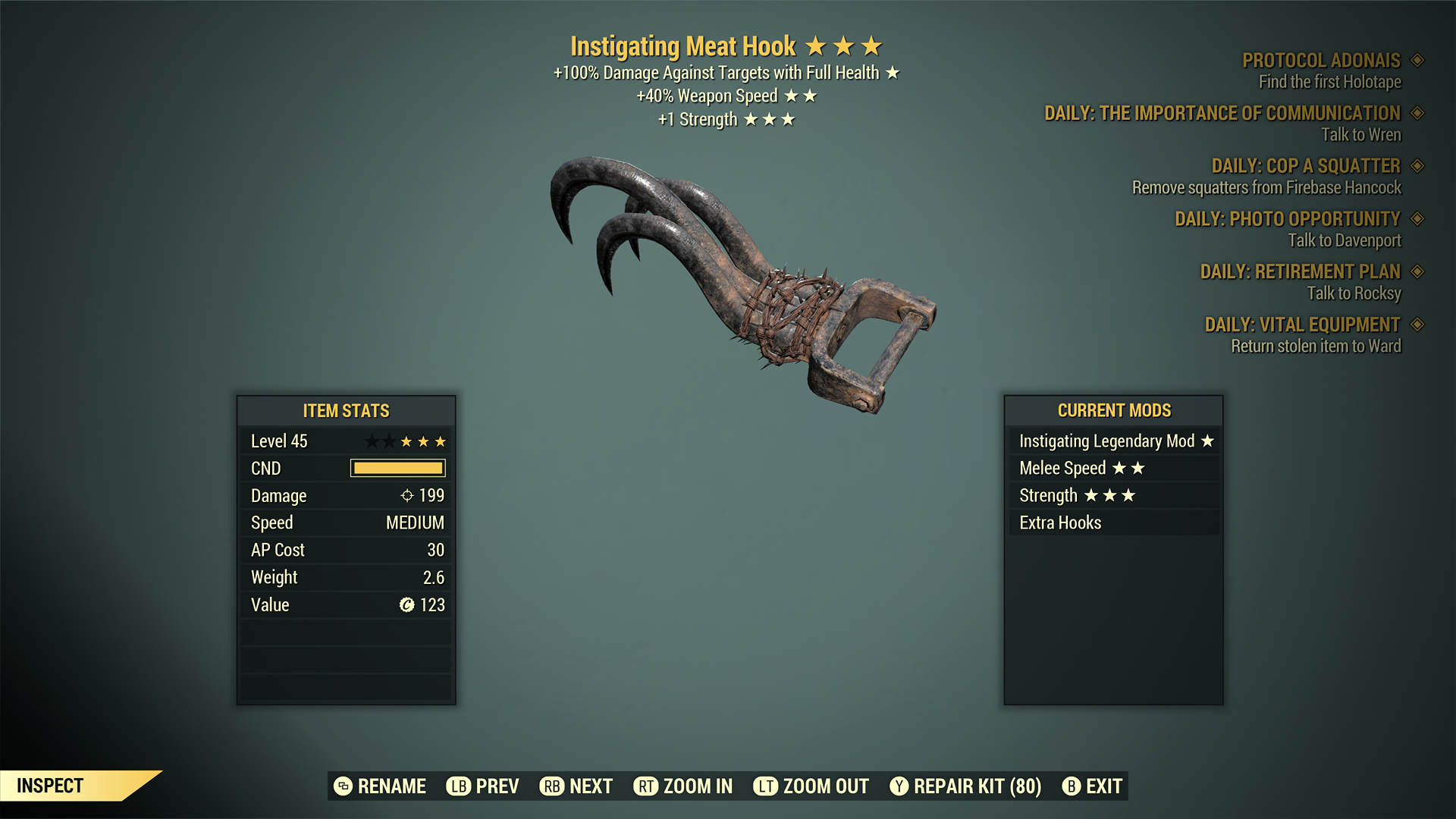Click the LT Zoom Out button icon
The height and width of the screenshot is (819, 1456).
pos(766,786)
